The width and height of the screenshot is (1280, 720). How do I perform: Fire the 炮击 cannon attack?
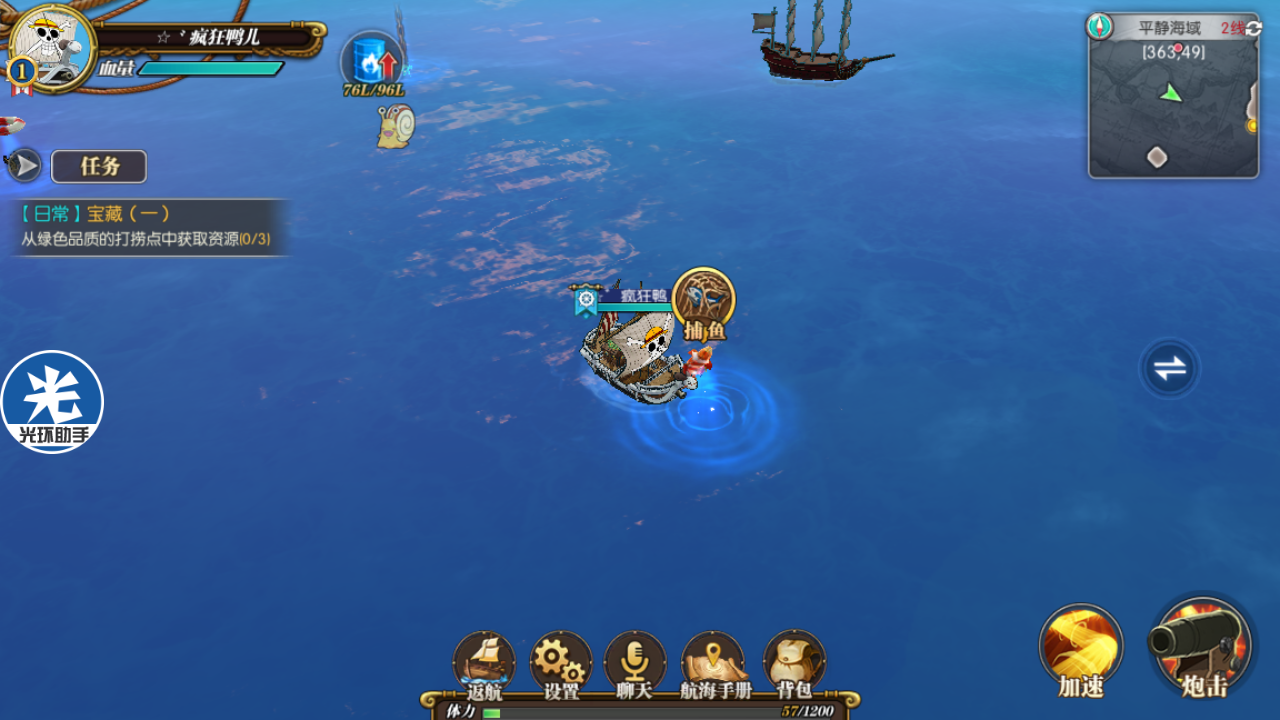pyautogui.click(x=1202, y=646)
